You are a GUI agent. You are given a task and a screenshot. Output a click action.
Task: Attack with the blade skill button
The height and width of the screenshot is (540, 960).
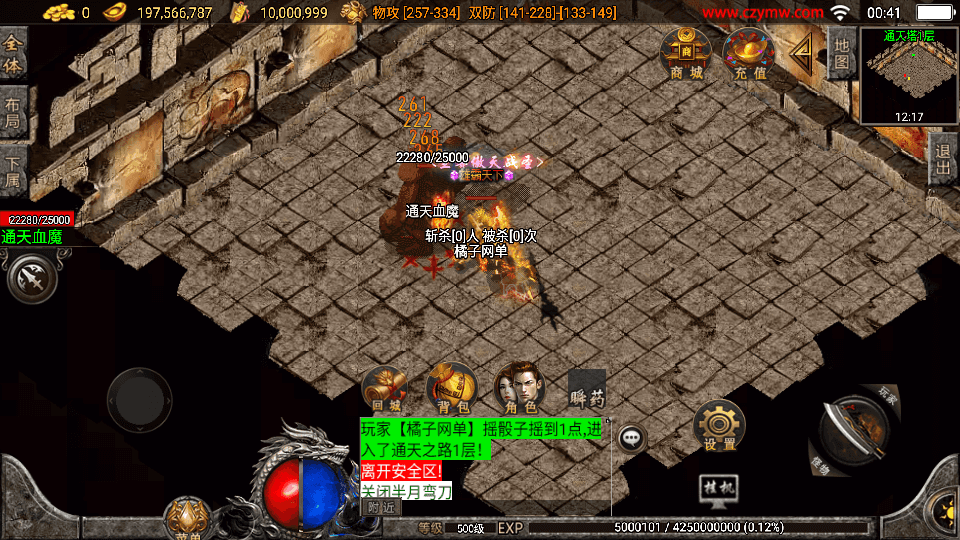853,430
